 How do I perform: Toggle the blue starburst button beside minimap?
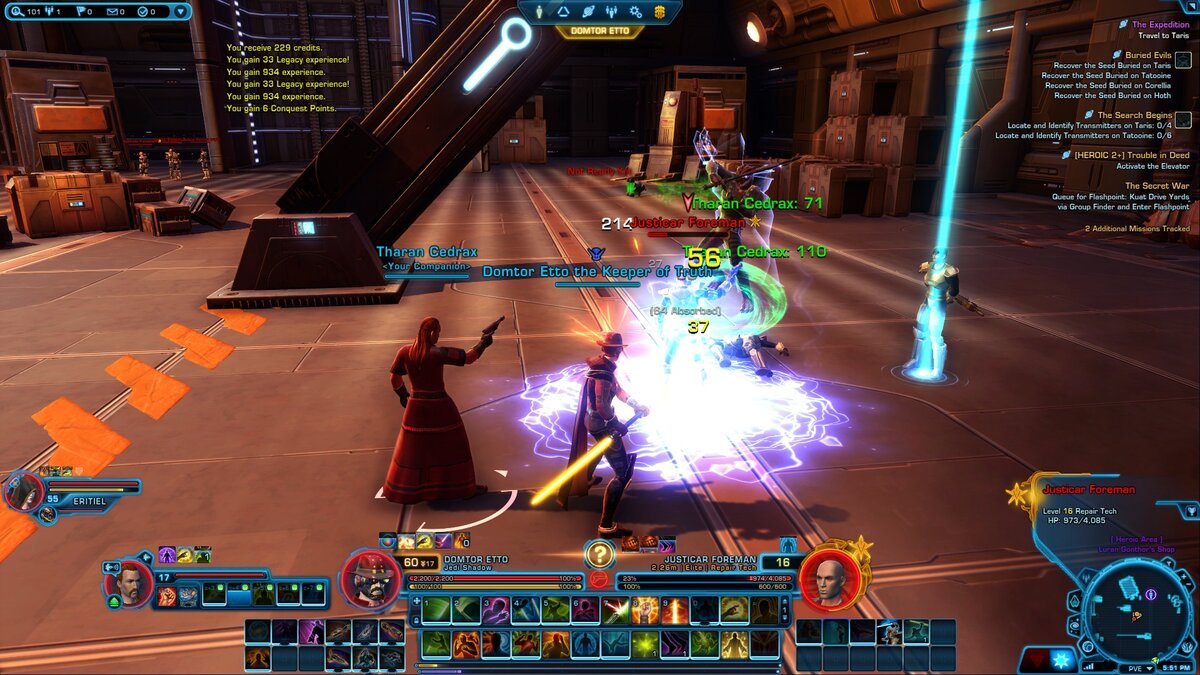(1062, 661)
